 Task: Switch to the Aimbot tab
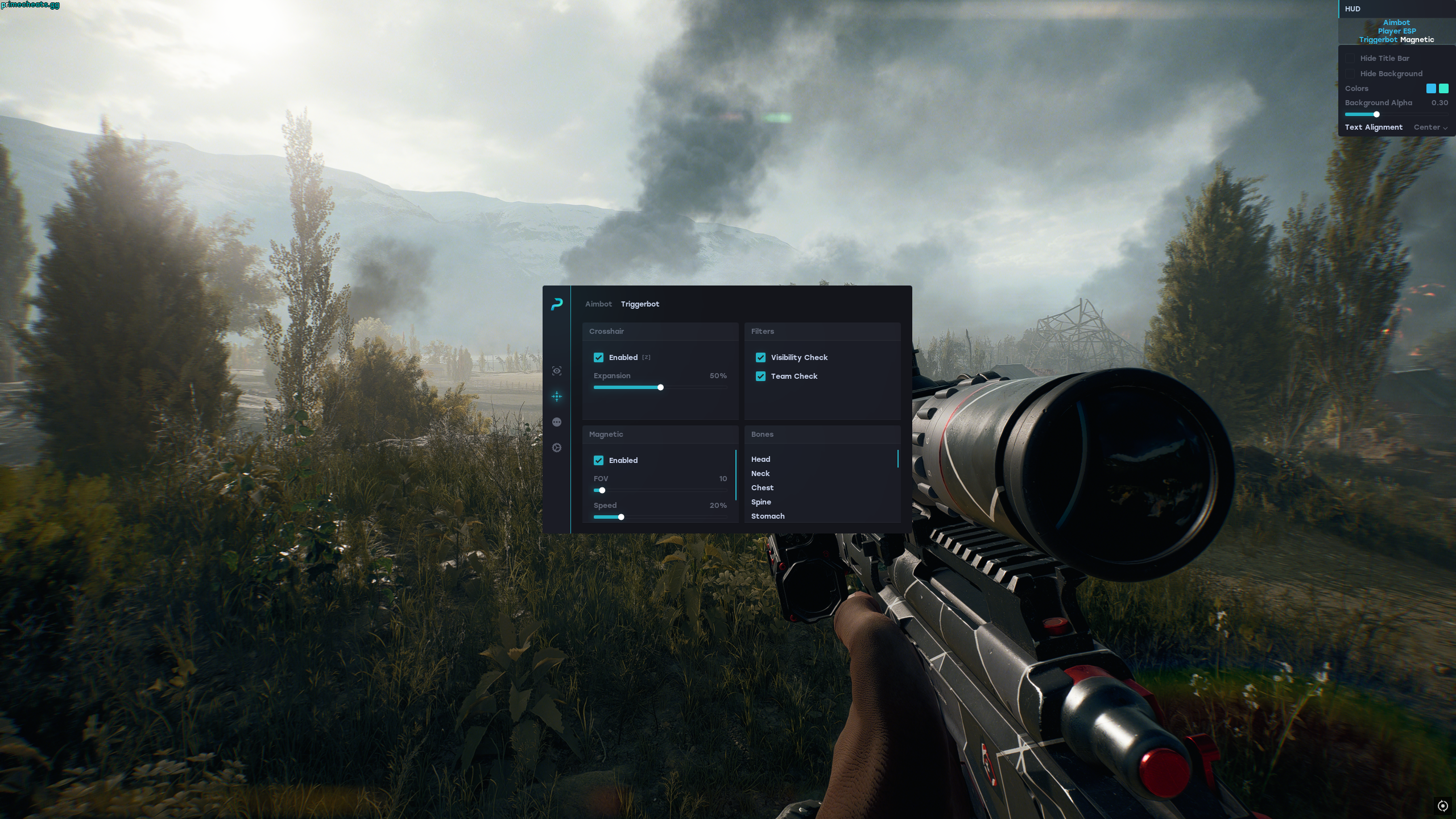point(598,304)
